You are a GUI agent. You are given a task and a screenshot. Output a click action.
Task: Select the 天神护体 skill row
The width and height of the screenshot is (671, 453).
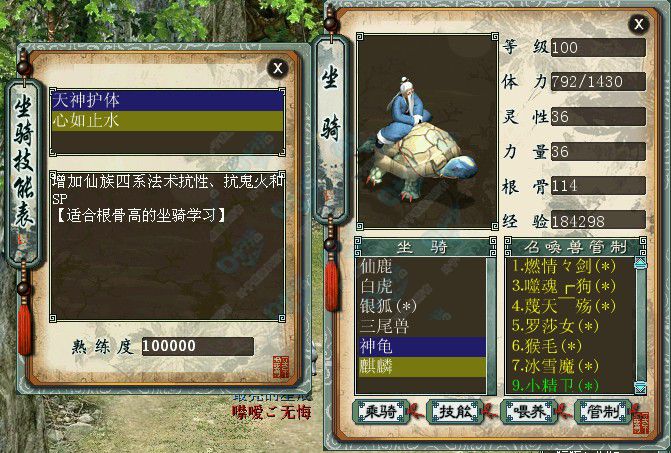click(x=168, y=100)
